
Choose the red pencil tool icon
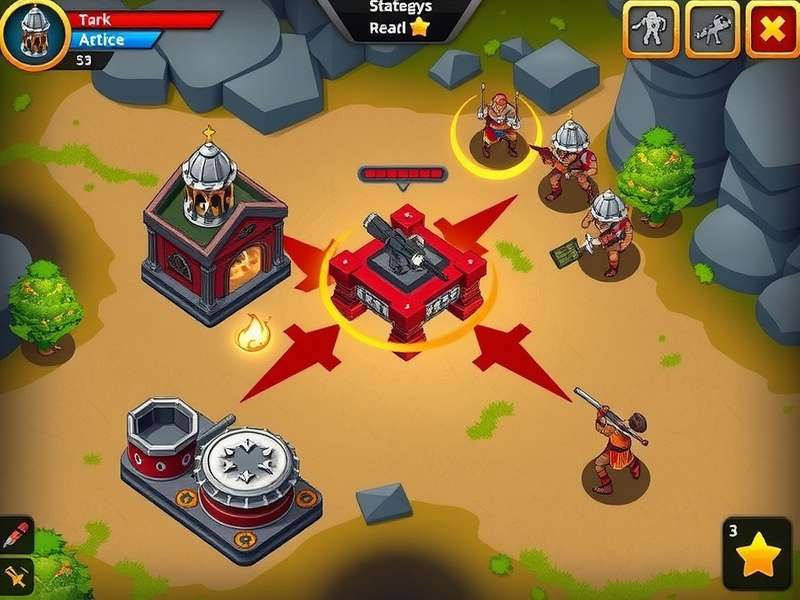(16, 534)
